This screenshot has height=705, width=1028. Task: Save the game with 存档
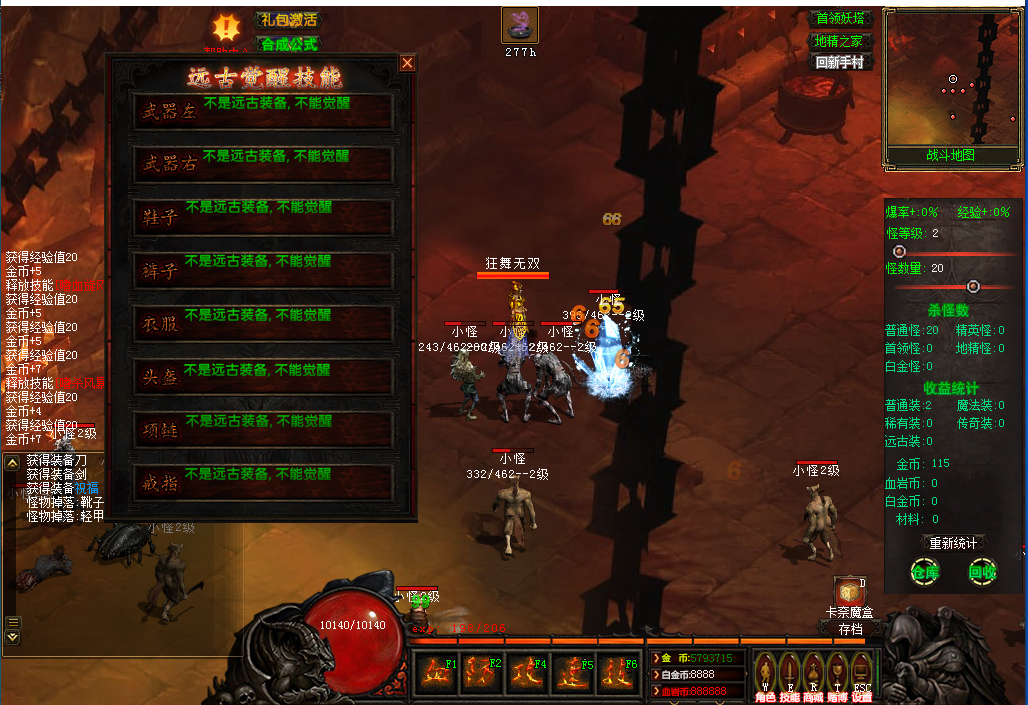(850, 630)
